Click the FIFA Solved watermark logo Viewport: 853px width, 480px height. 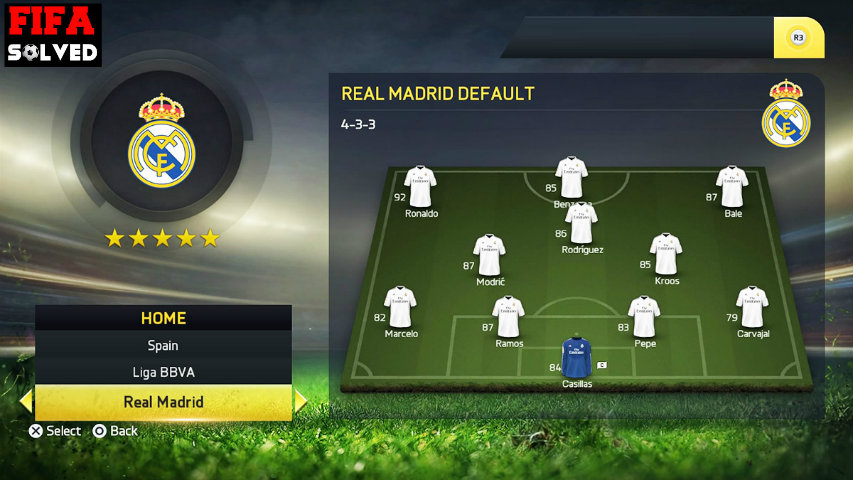click(53, 34)
